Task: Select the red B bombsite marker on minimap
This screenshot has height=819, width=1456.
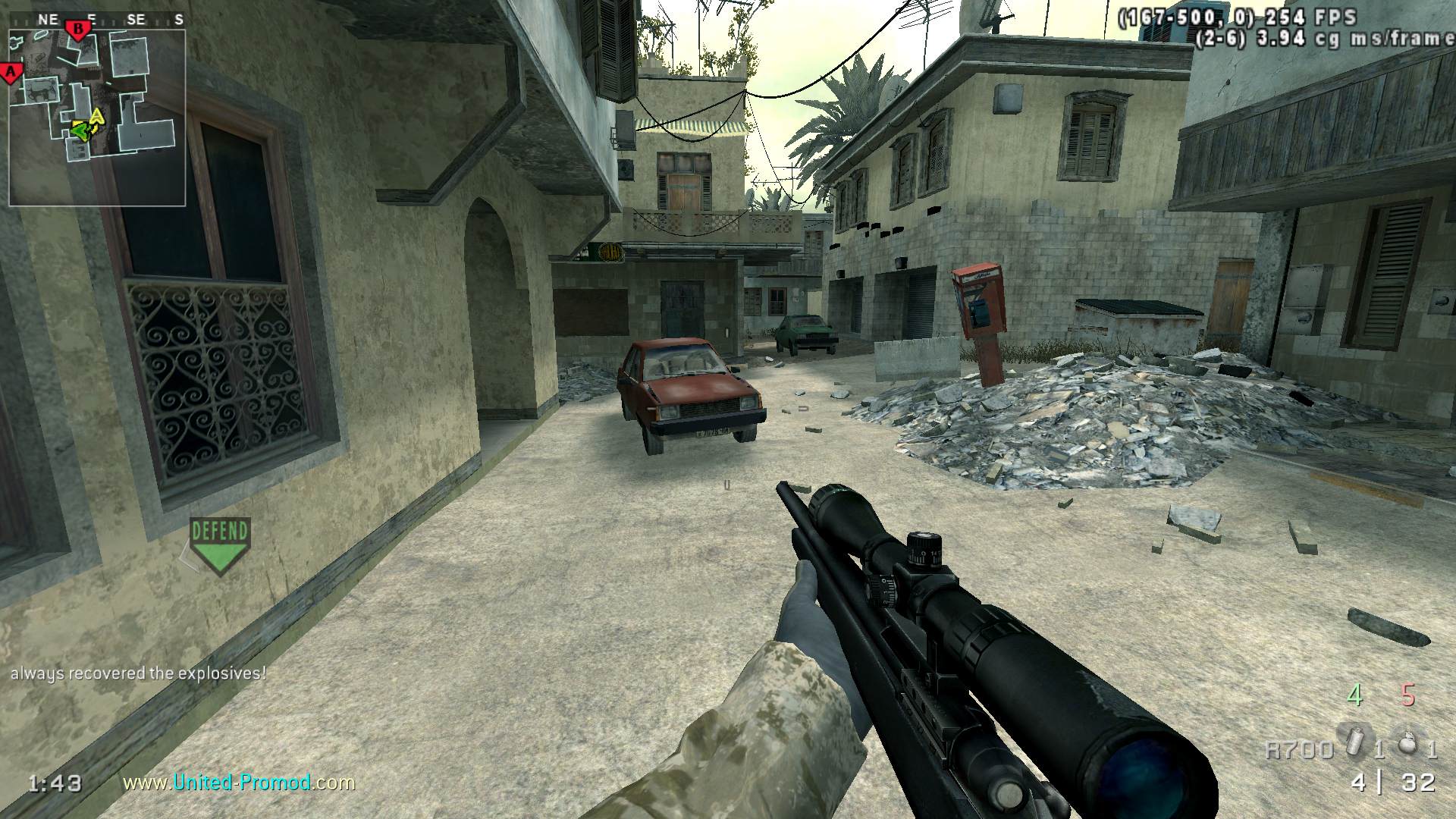Action: click(78, 29)
